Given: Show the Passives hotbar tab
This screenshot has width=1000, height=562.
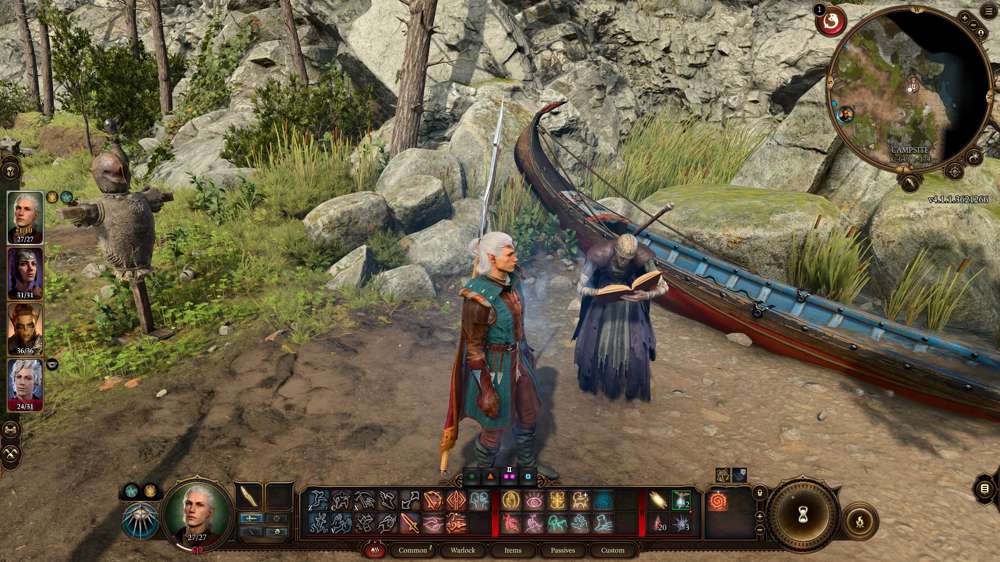Looking at the screenshot, I should [563, 550].
